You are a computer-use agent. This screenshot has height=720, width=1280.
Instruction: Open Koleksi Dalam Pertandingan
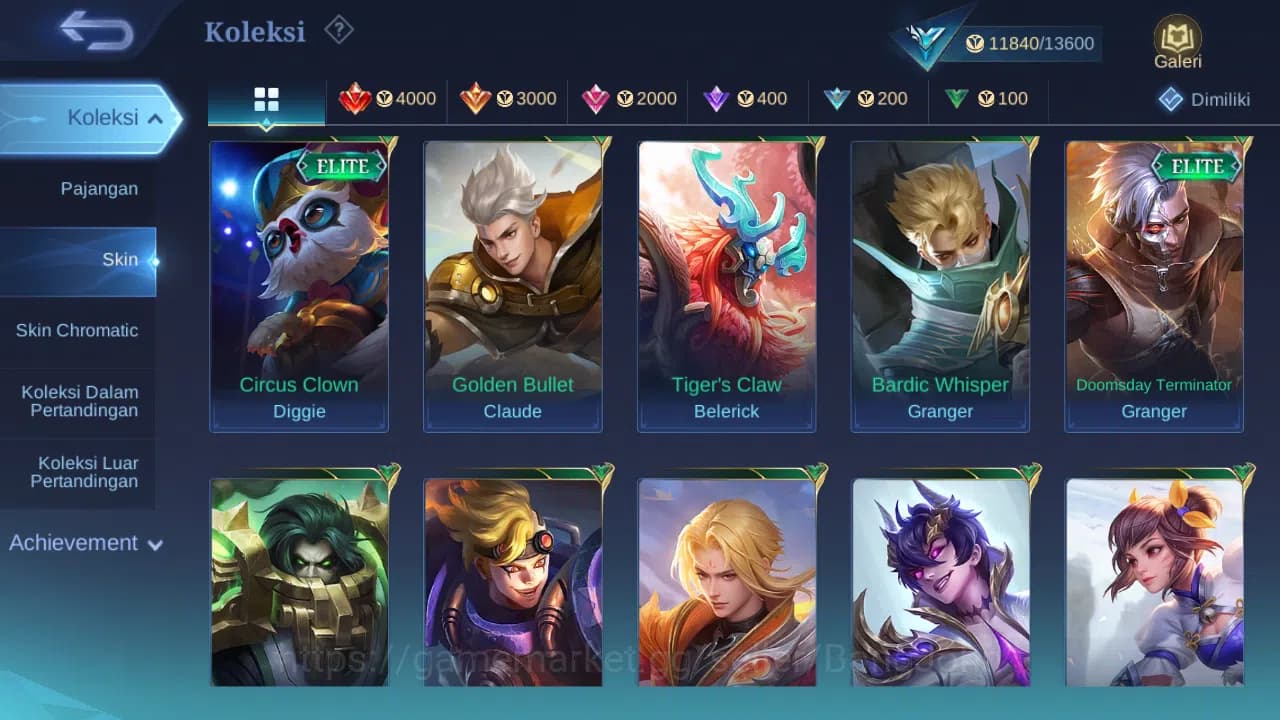(79, 401)
